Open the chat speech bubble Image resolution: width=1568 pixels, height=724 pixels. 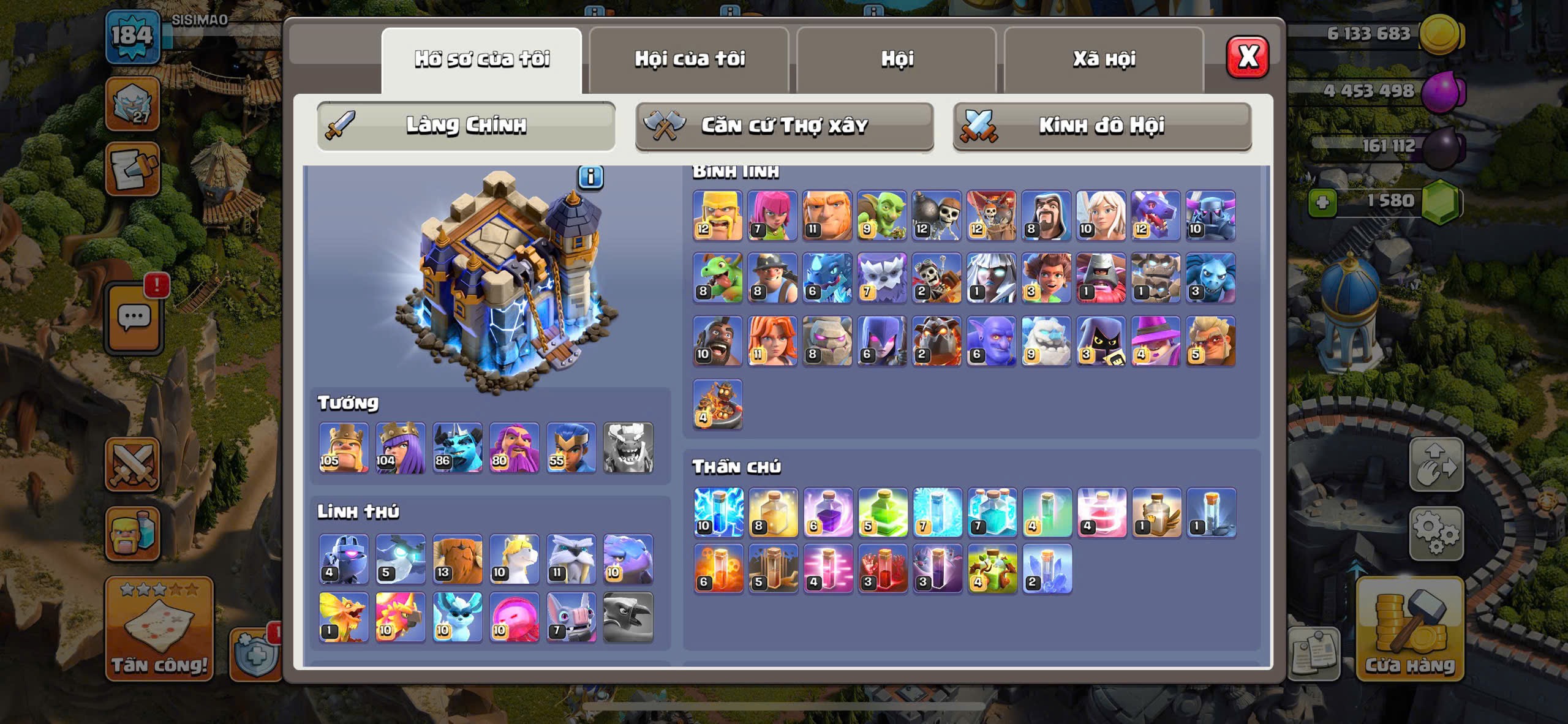134,319
